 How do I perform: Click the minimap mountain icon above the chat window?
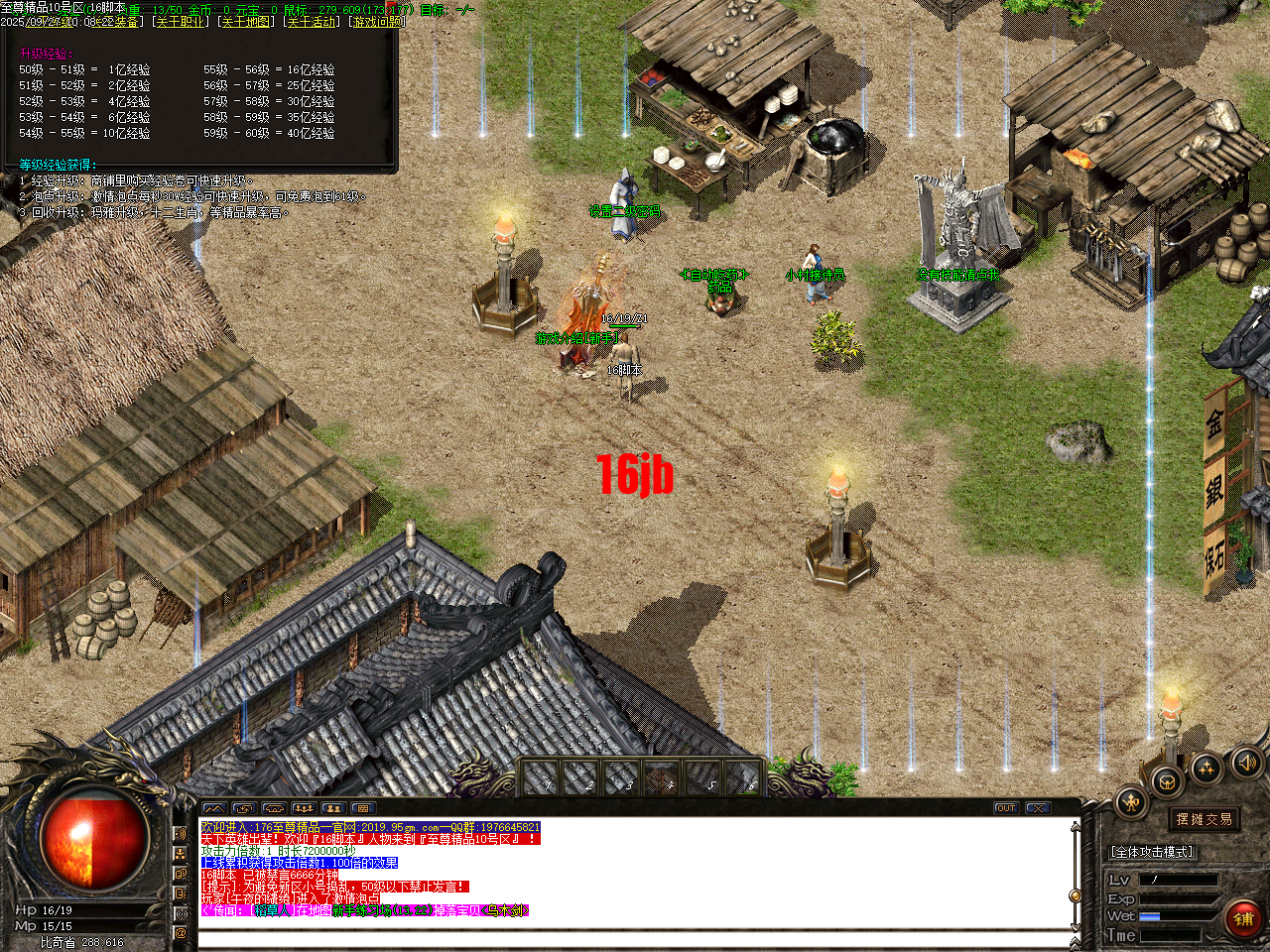214,808
